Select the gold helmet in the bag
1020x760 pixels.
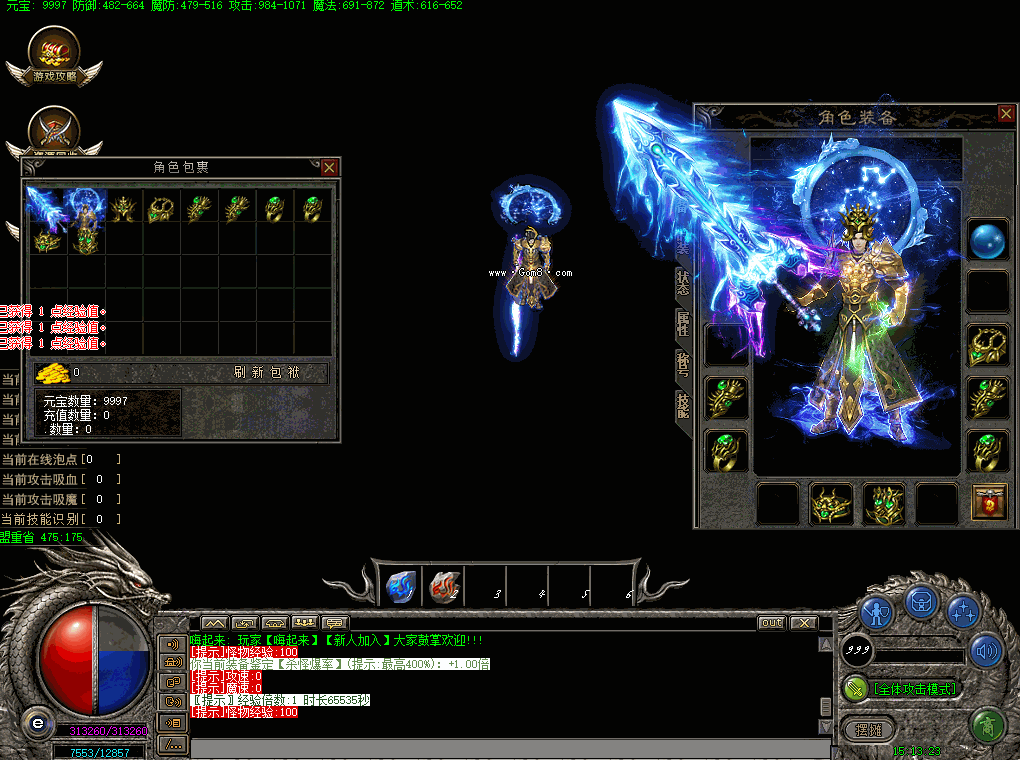coord(123,208)
